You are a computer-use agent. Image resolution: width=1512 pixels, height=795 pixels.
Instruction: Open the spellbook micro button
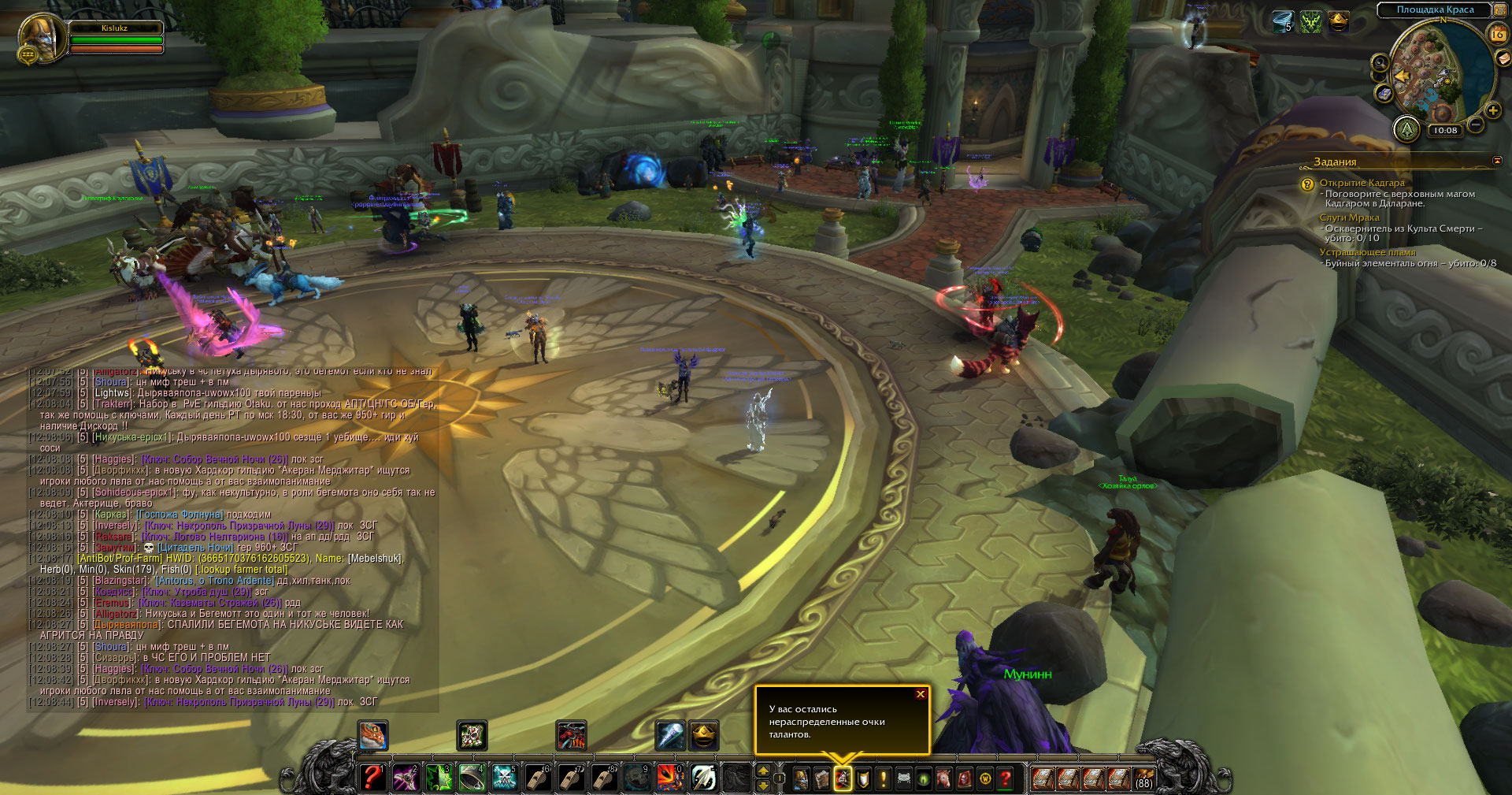(821, 779)
